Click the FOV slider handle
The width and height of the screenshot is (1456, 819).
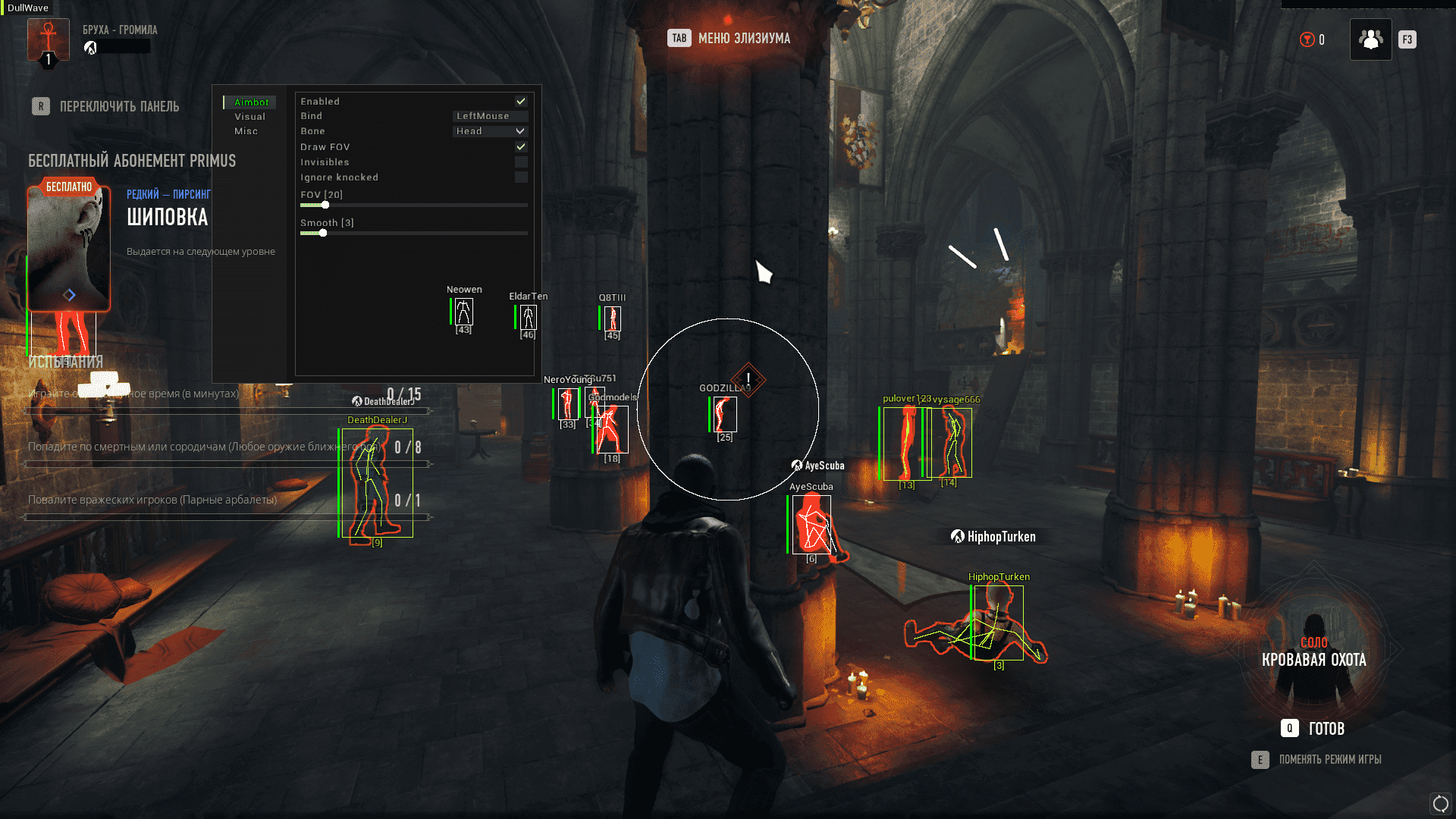(325, 205)
